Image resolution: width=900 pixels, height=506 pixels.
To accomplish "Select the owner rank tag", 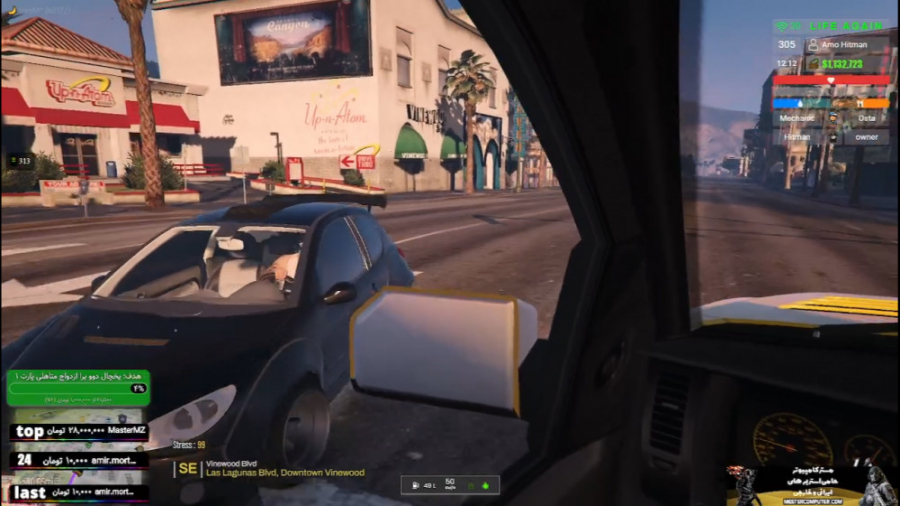I will point(864,136).
